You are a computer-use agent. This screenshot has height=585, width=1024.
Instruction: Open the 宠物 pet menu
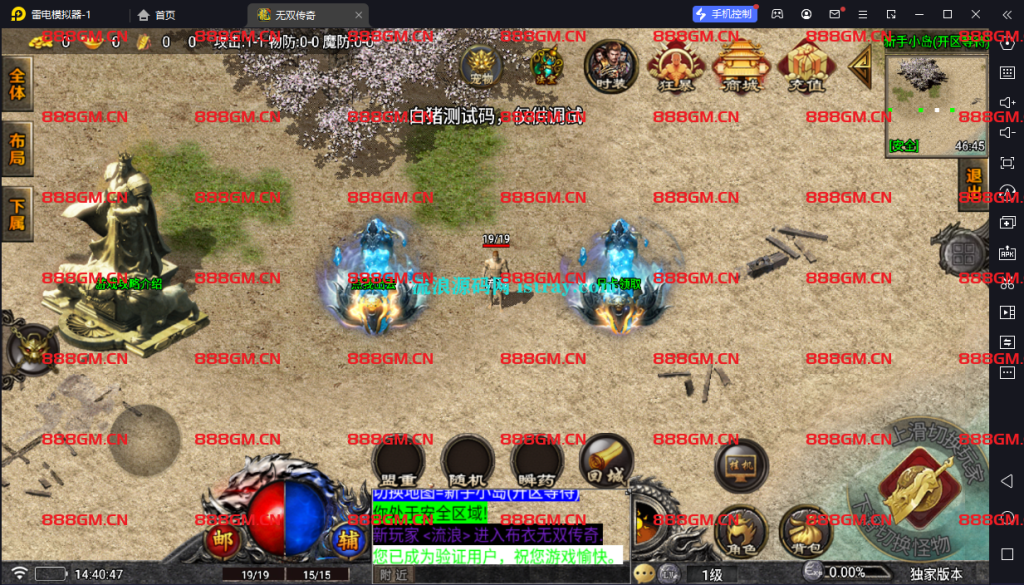[x=481, y=66]
